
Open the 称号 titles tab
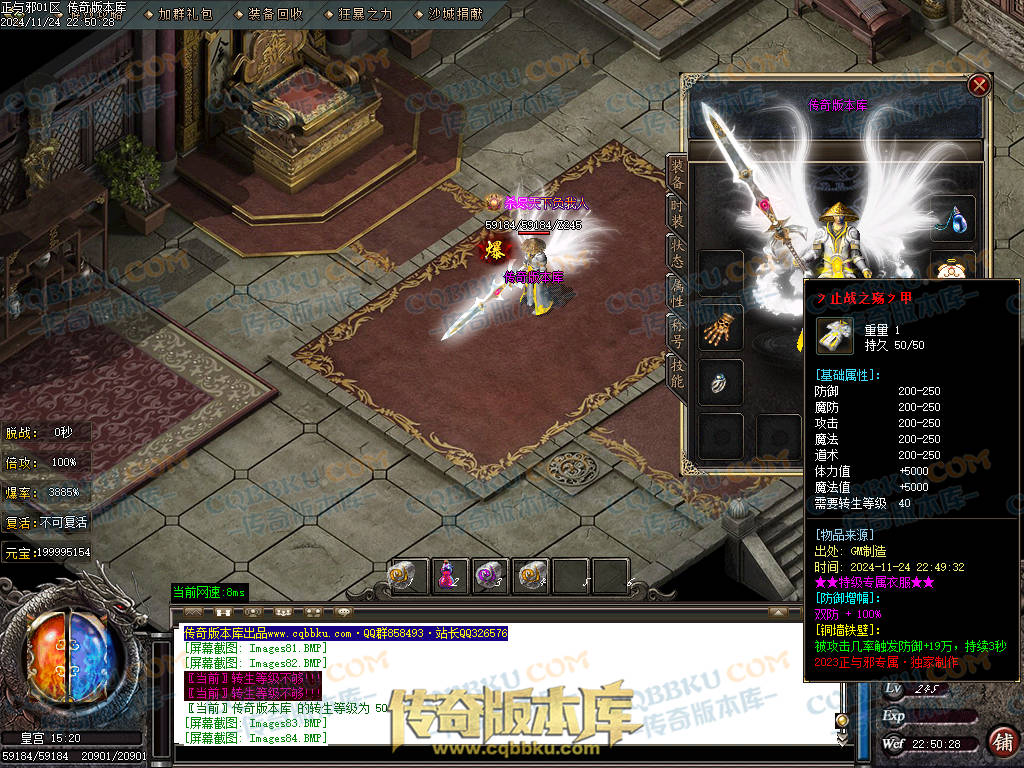click(677, 331)
